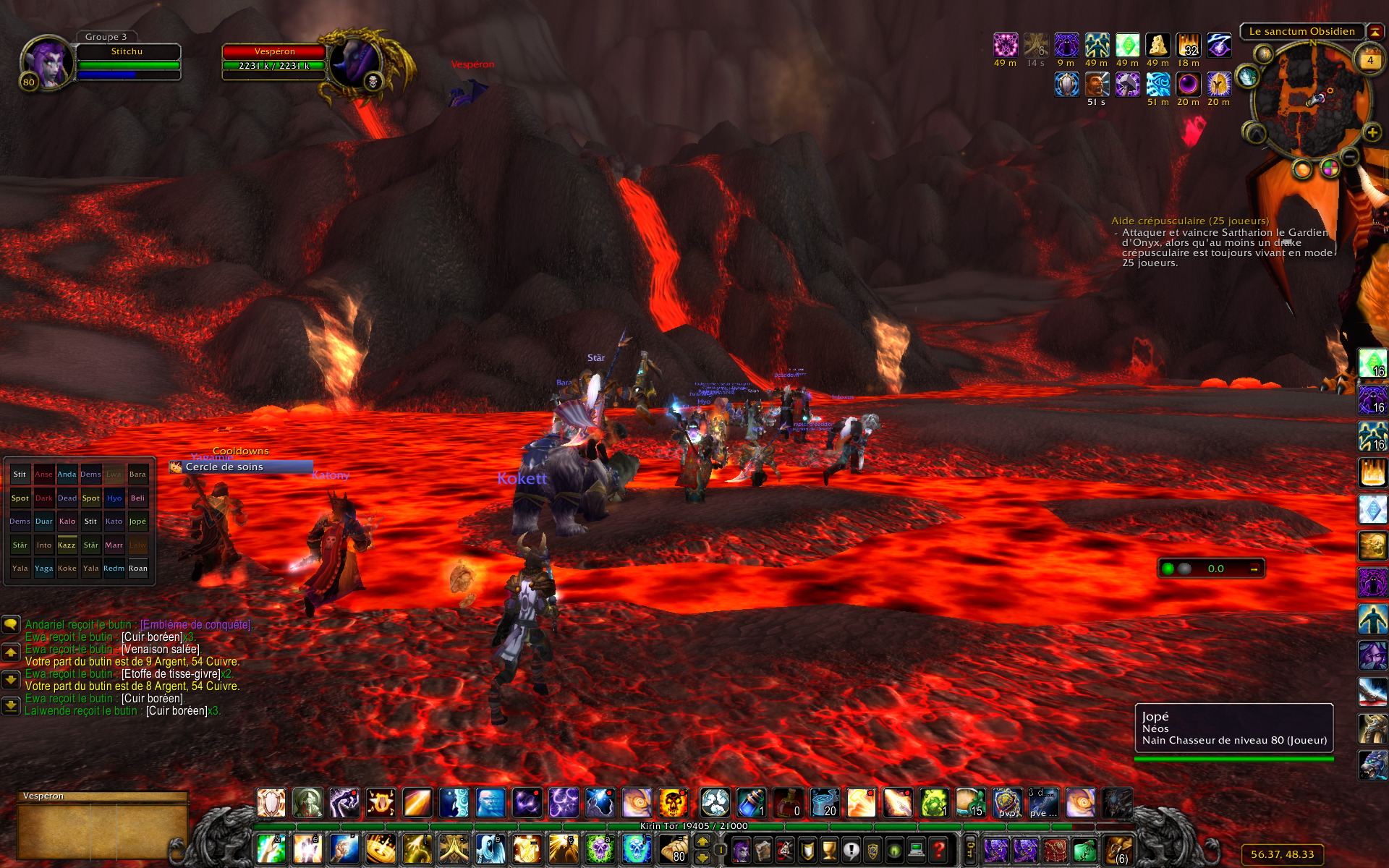1389x868 pixels.
Task: Collapse the Le sanctum Obsidien minimap header
Action: (1375, 32)
